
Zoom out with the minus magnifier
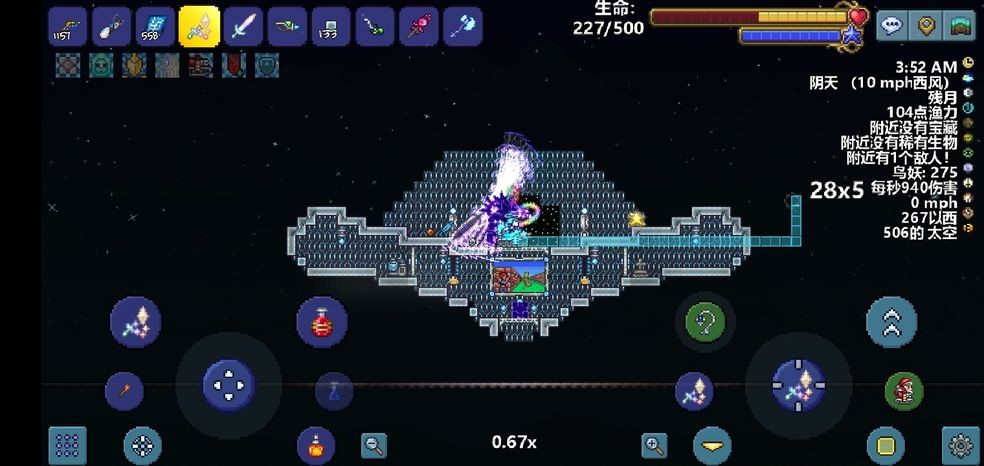[x=374, y=445]
